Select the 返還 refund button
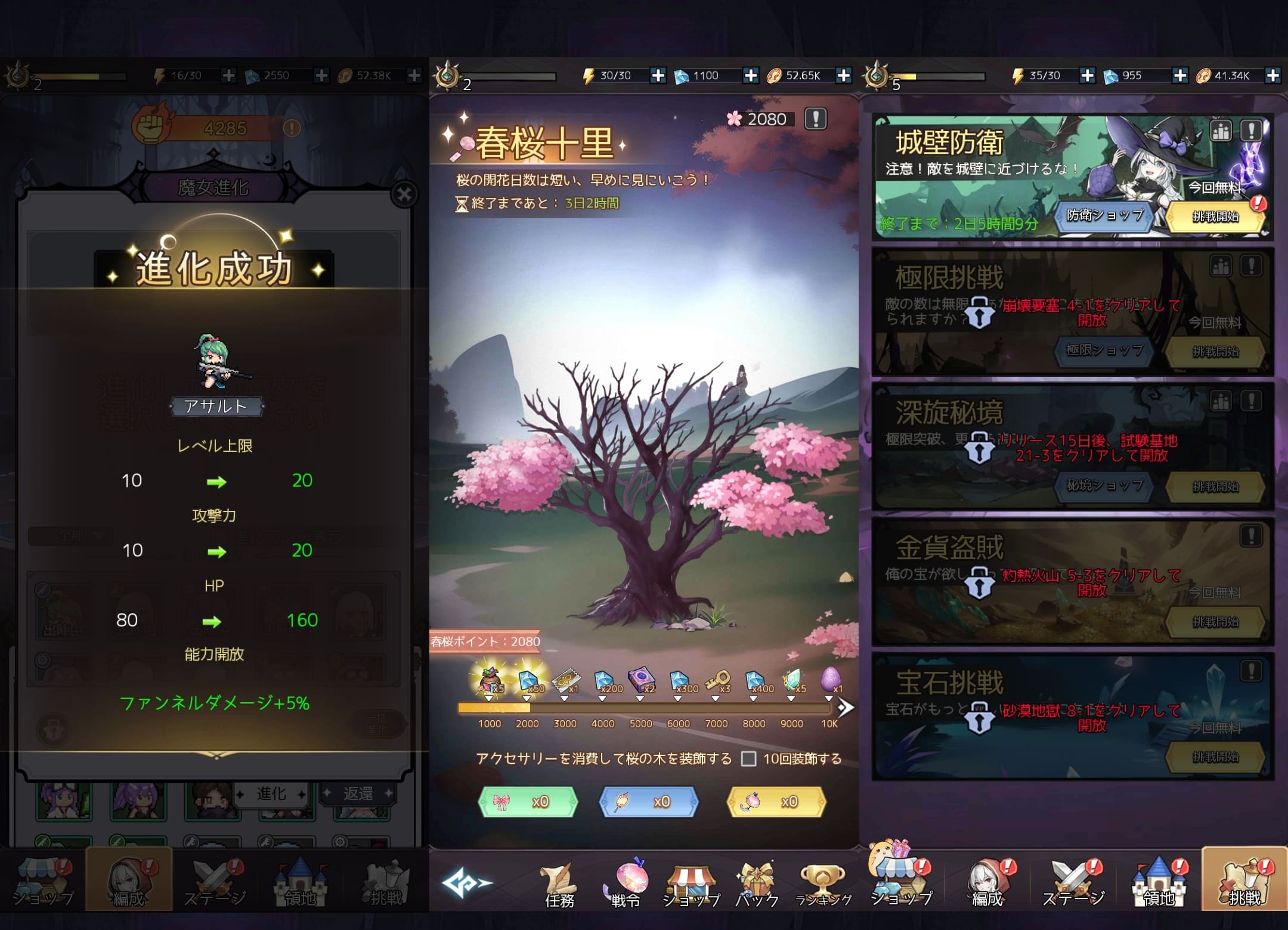Image resolution: width=1288 pixels, height=930 pixels. click(357, 793)
